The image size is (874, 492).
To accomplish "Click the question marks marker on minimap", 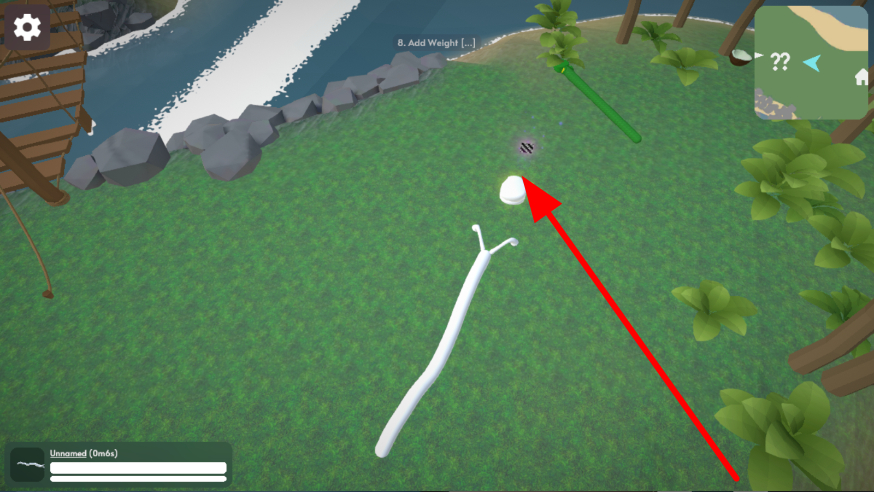I will coord(780,62).
